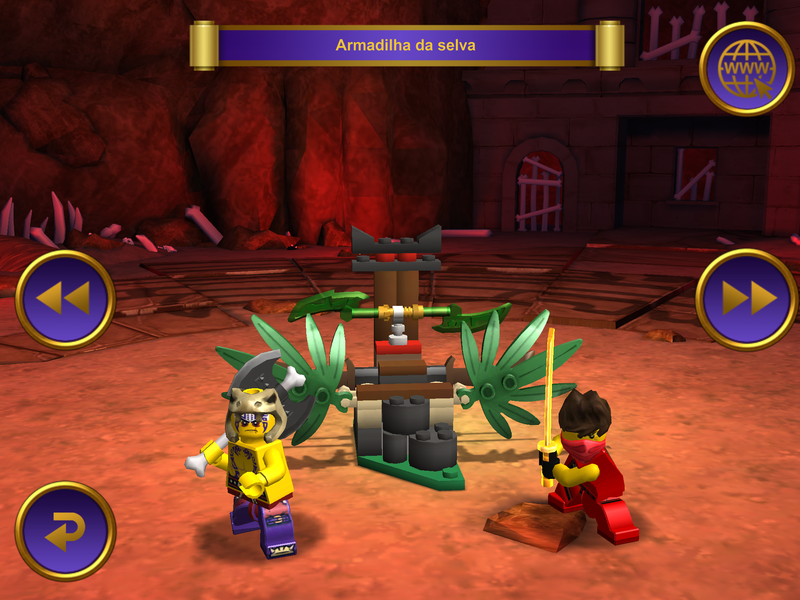
Task: Go back with the return arrow button
Action: pyautogui.click(x=65, y=531)
